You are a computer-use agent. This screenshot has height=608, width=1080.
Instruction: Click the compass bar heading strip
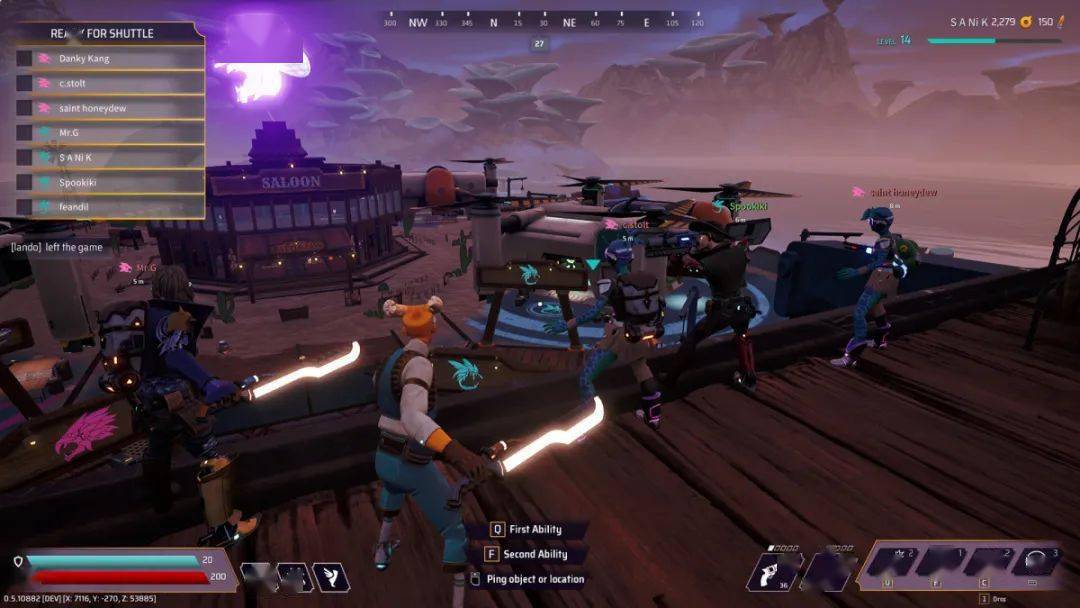[x=543, y=22]
